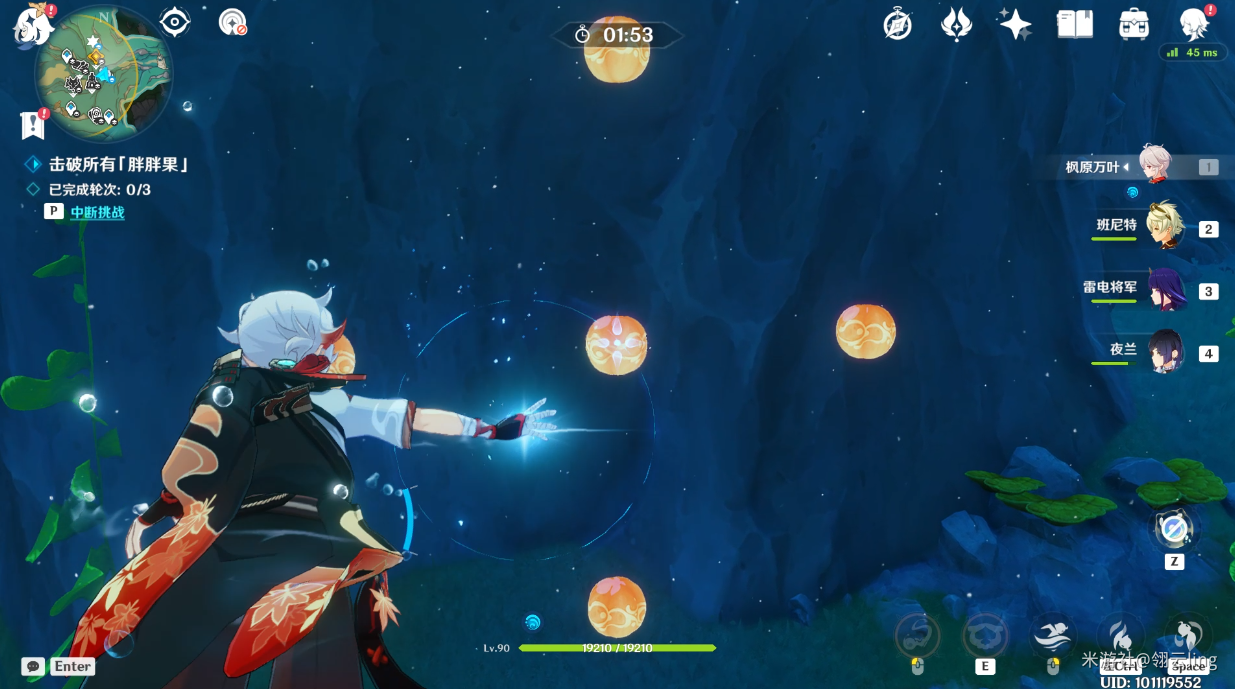Open the Adventurer Handbook book icon
The height and width of the screenshot is (689, 1235).
[1075, 24]
